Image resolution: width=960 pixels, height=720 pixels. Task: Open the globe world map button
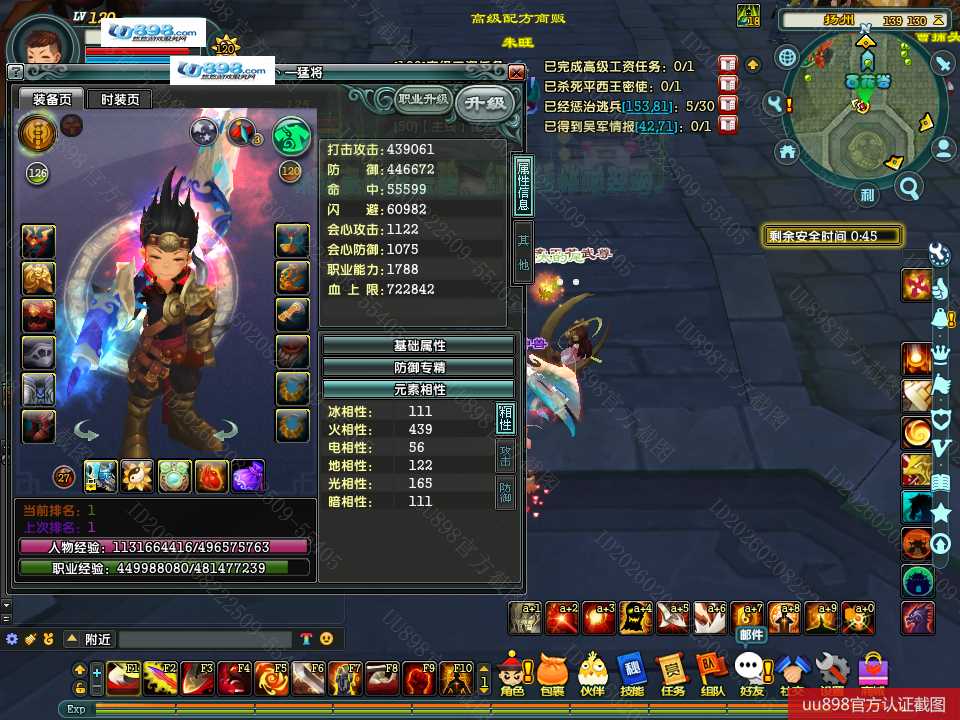click(788, 58)
